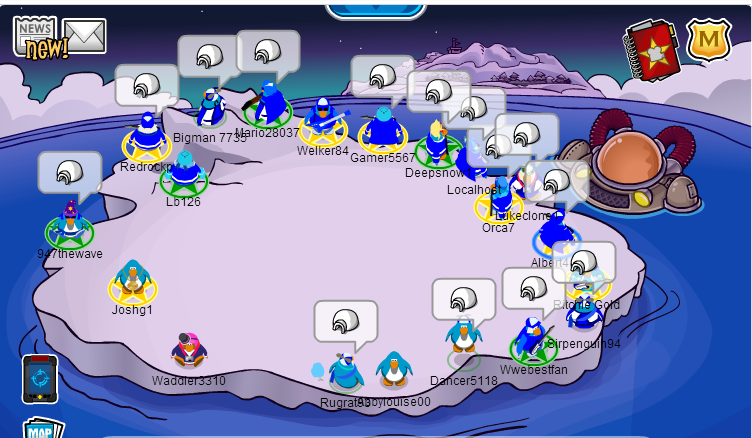Open the EPF spy phone
Image resolution: width=752 pixels, height=438 pixels.
click(40, 379)
